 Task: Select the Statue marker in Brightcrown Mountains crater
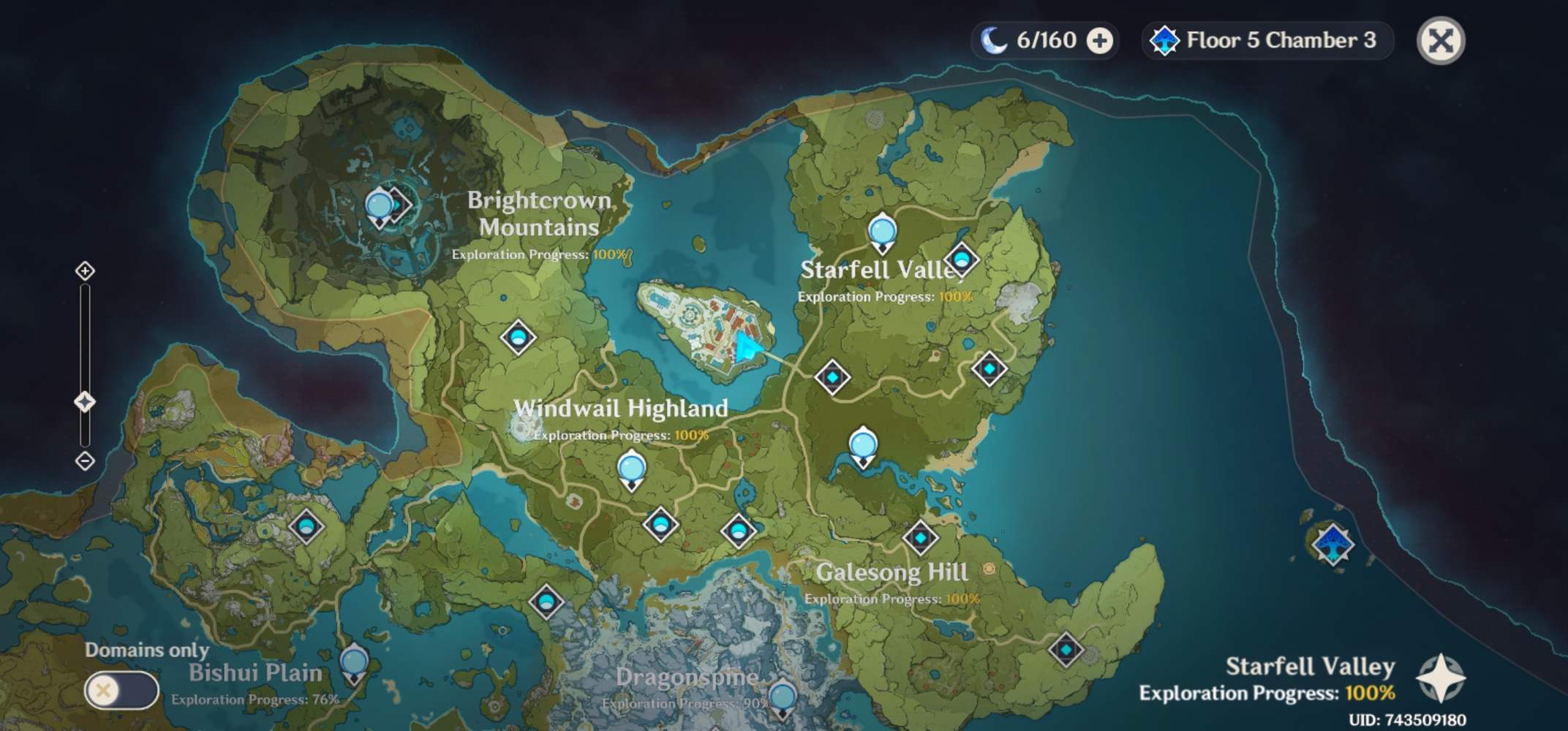pyautogui.click(x=380, y=207)
